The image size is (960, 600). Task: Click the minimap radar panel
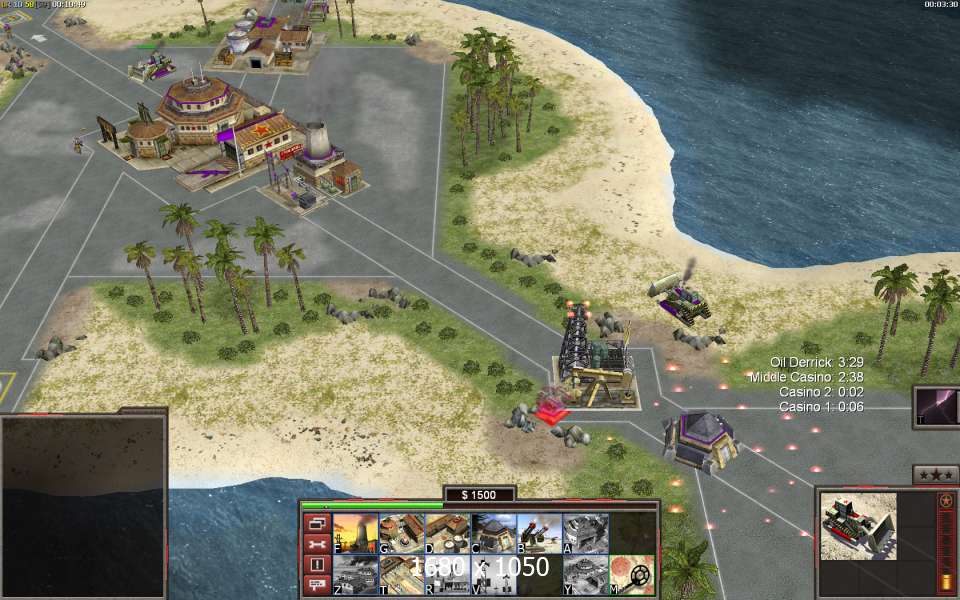click(83, 506)
